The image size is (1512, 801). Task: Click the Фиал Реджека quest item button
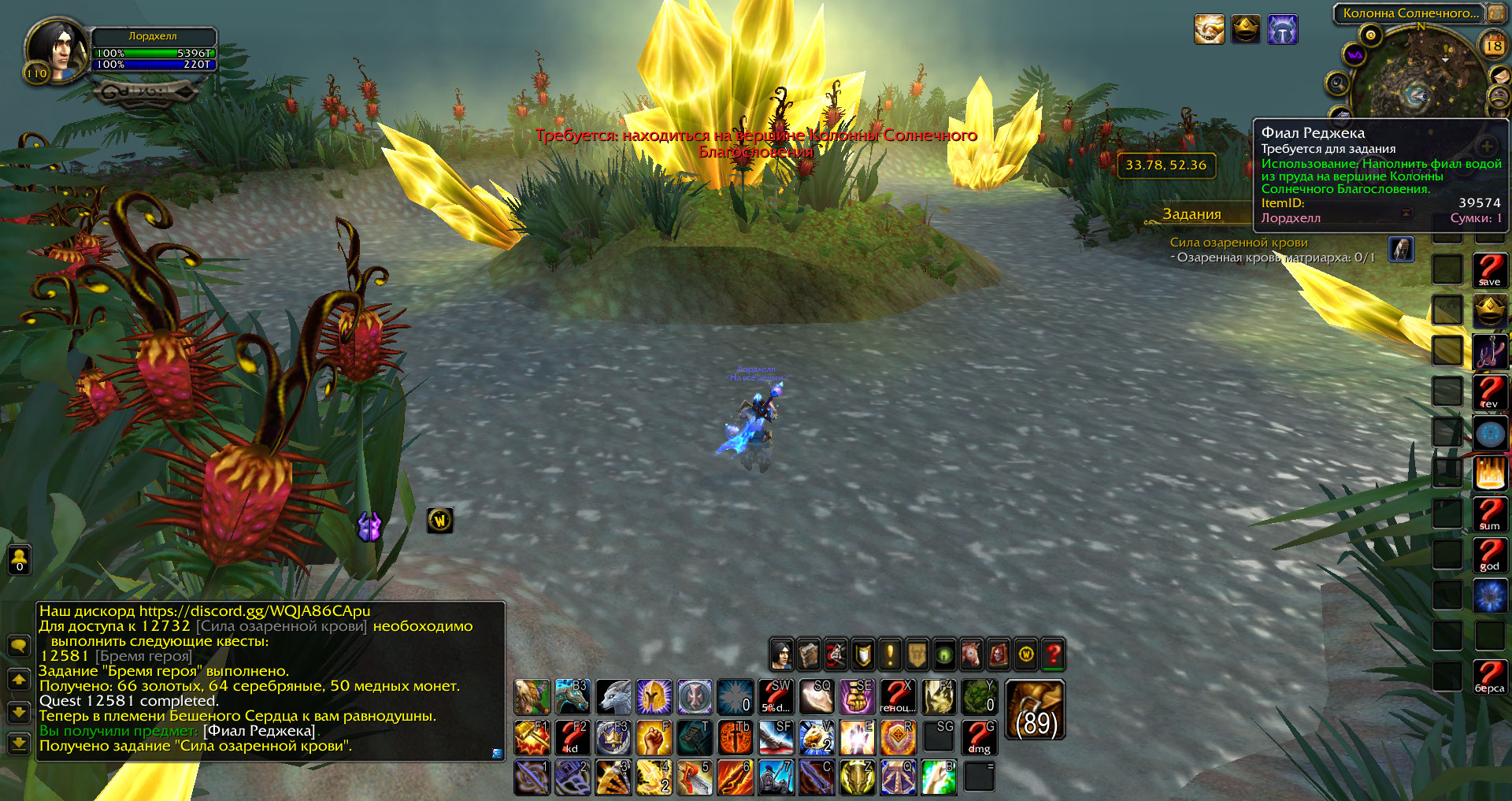[1401, 249]
